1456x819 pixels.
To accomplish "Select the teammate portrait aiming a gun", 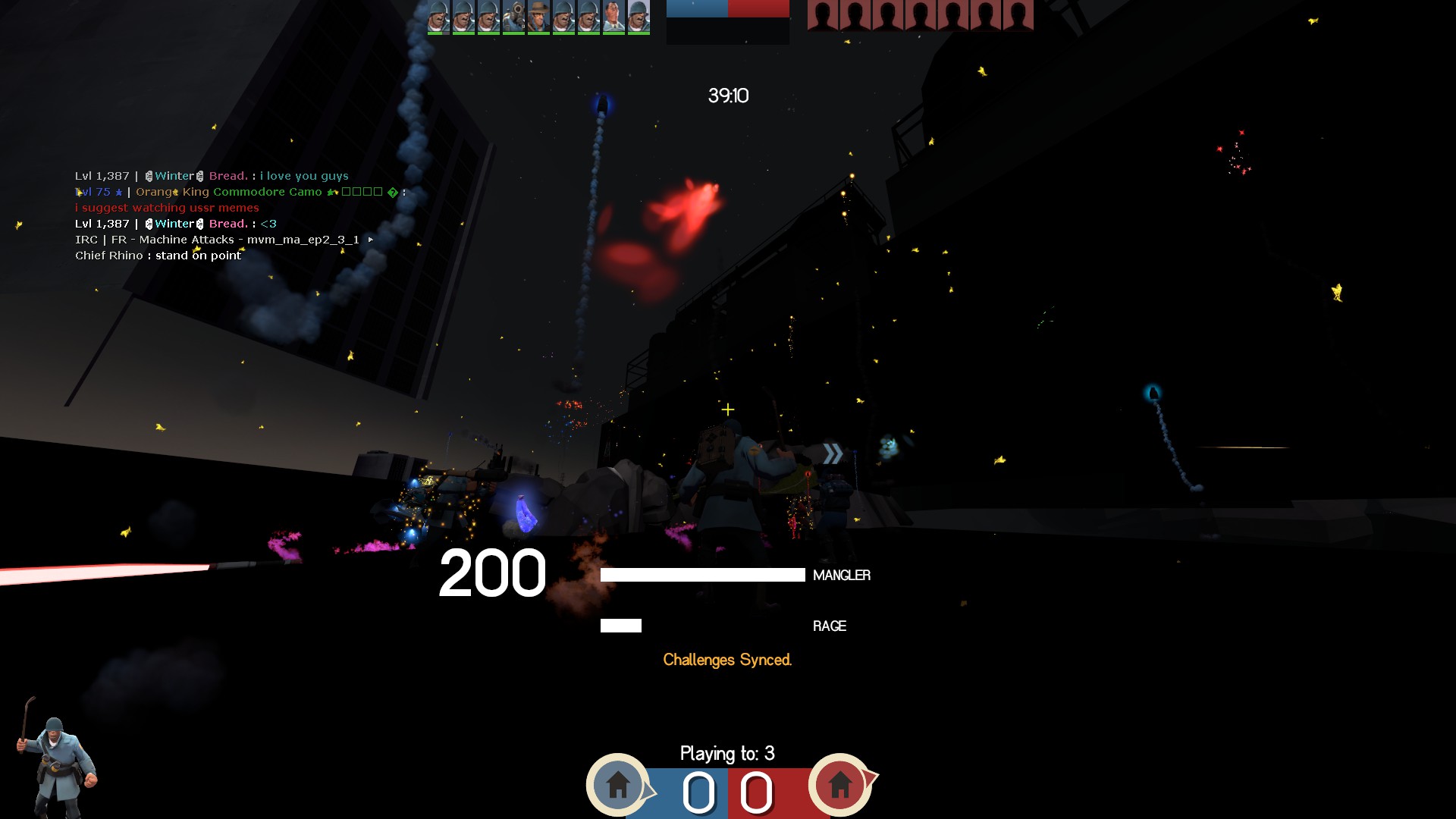I will pyautogui.click(x=513, y=17).
